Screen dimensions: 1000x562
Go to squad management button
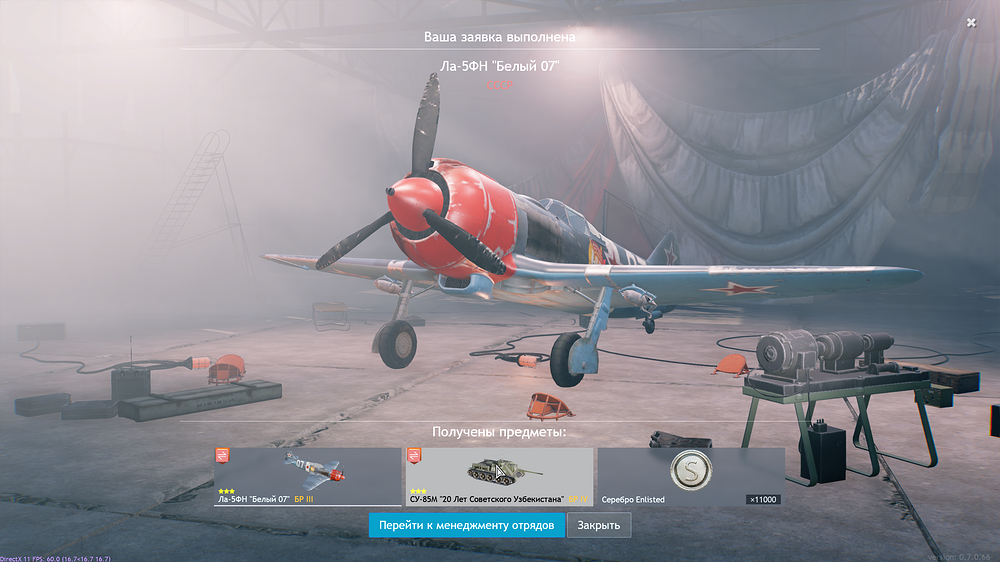pos(466,525)
